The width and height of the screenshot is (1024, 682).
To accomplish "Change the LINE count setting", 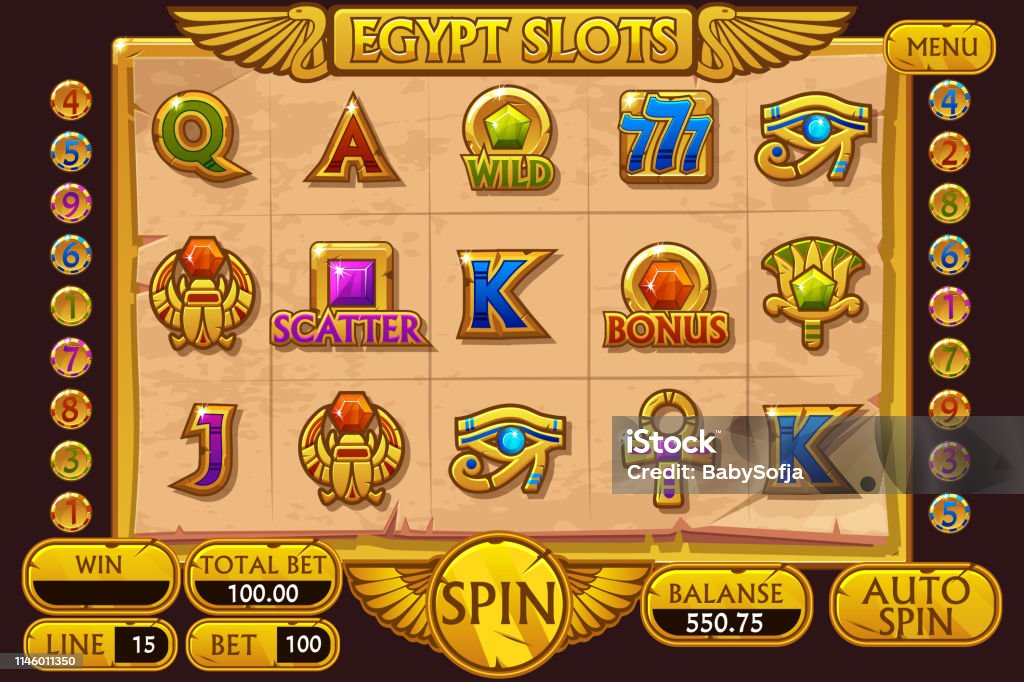I will [100, 644].
